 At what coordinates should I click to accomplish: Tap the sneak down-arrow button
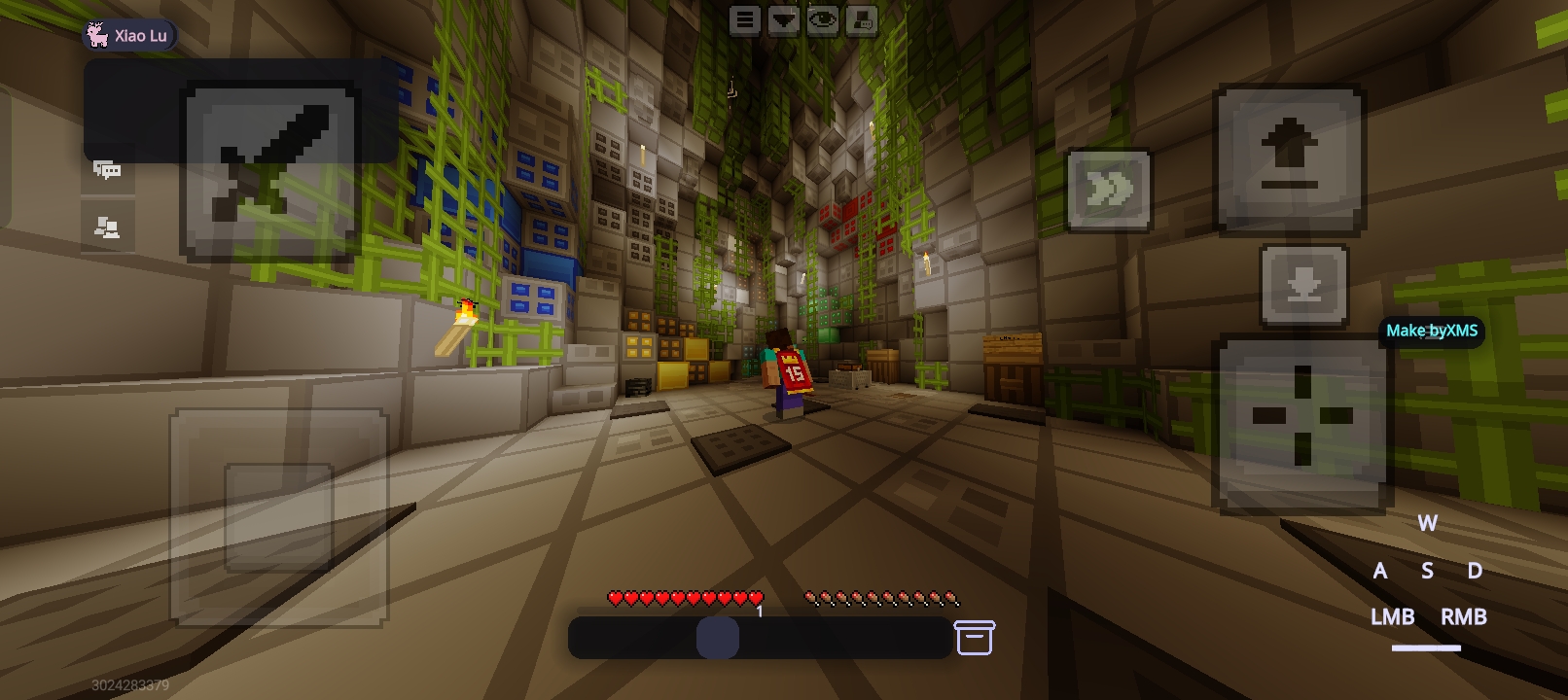[1303, 285]
